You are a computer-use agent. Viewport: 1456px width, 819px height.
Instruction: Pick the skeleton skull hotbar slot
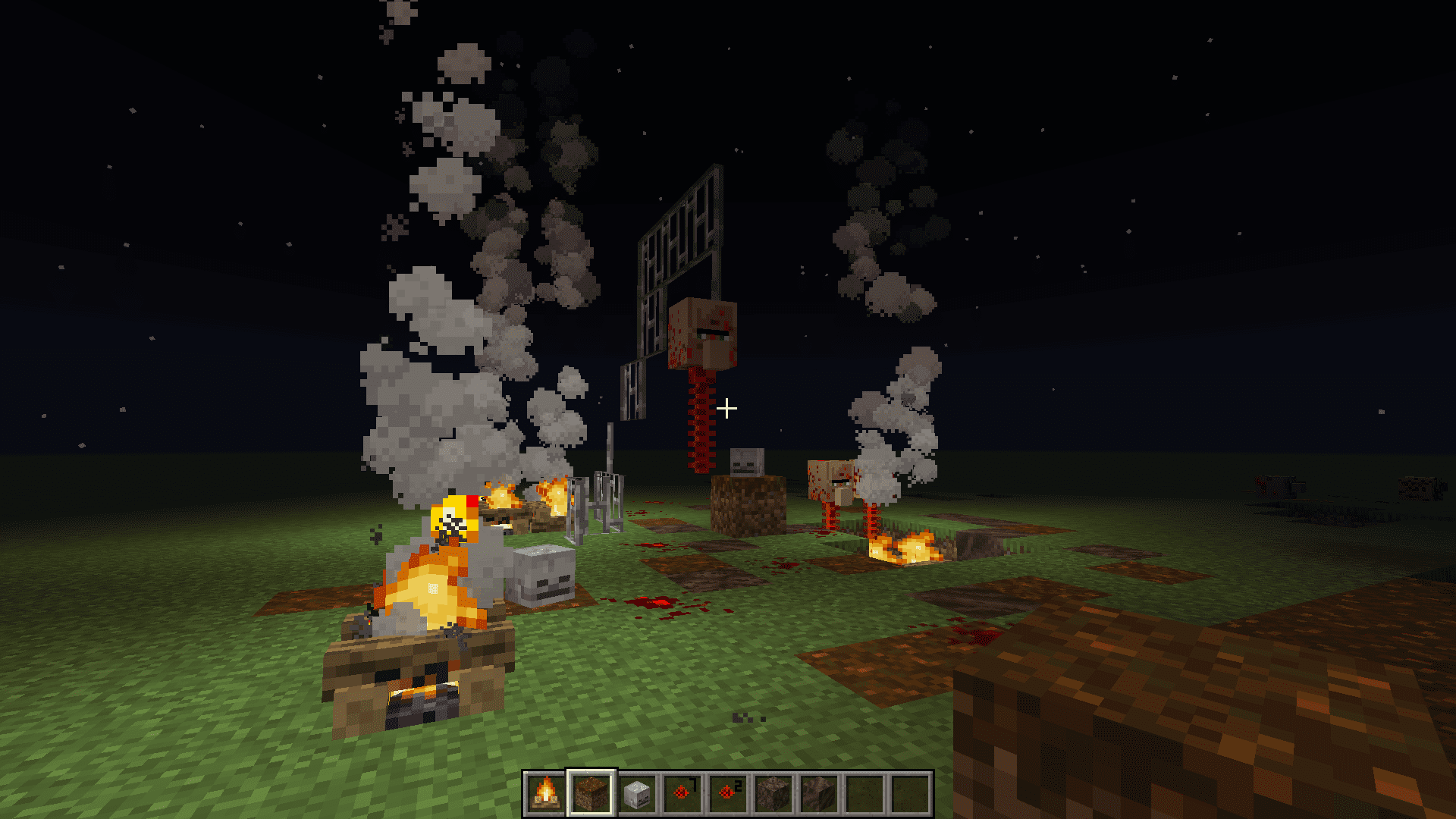point(637,793)
